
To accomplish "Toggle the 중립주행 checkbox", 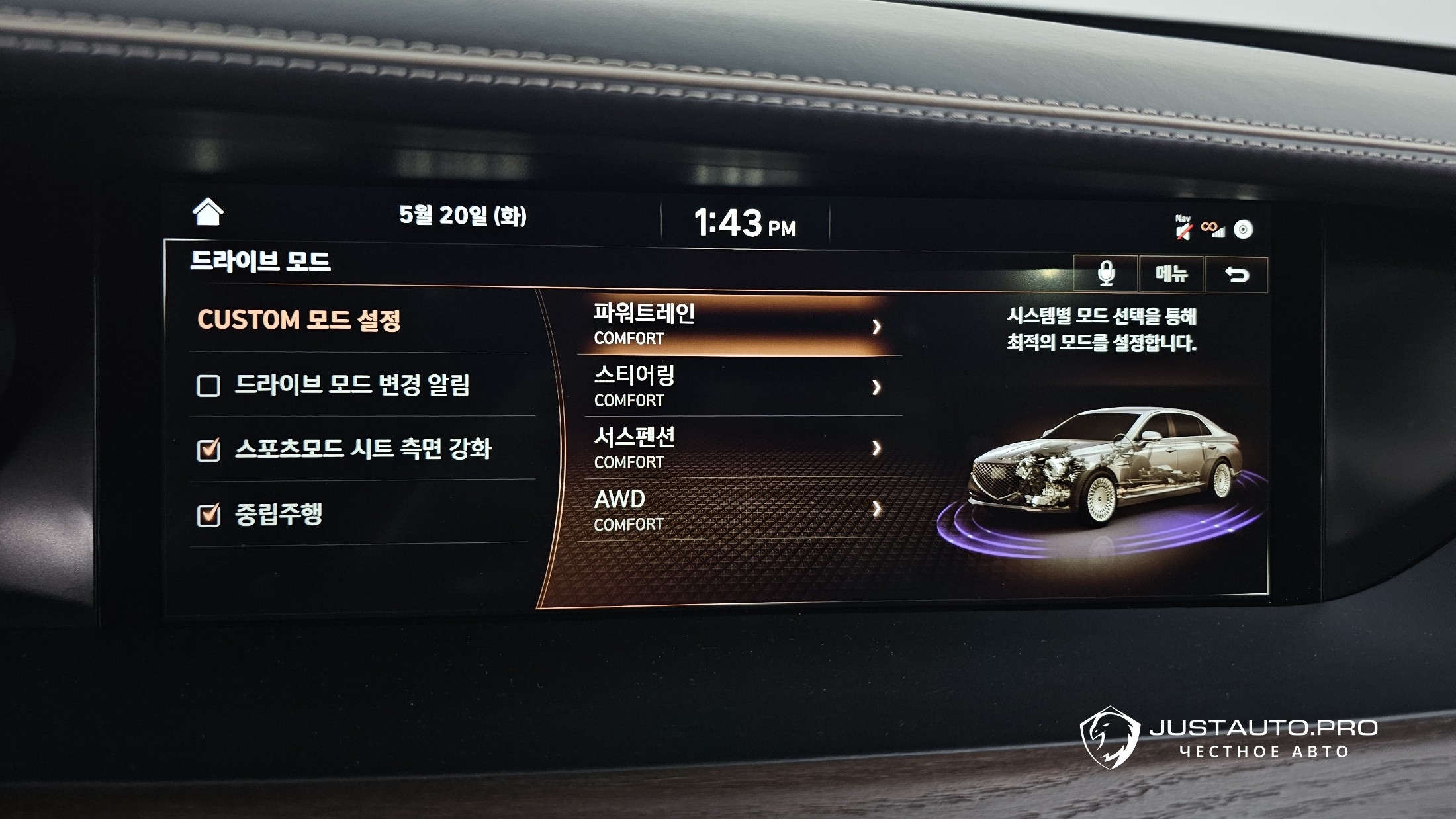I will [x=208, y=515].
